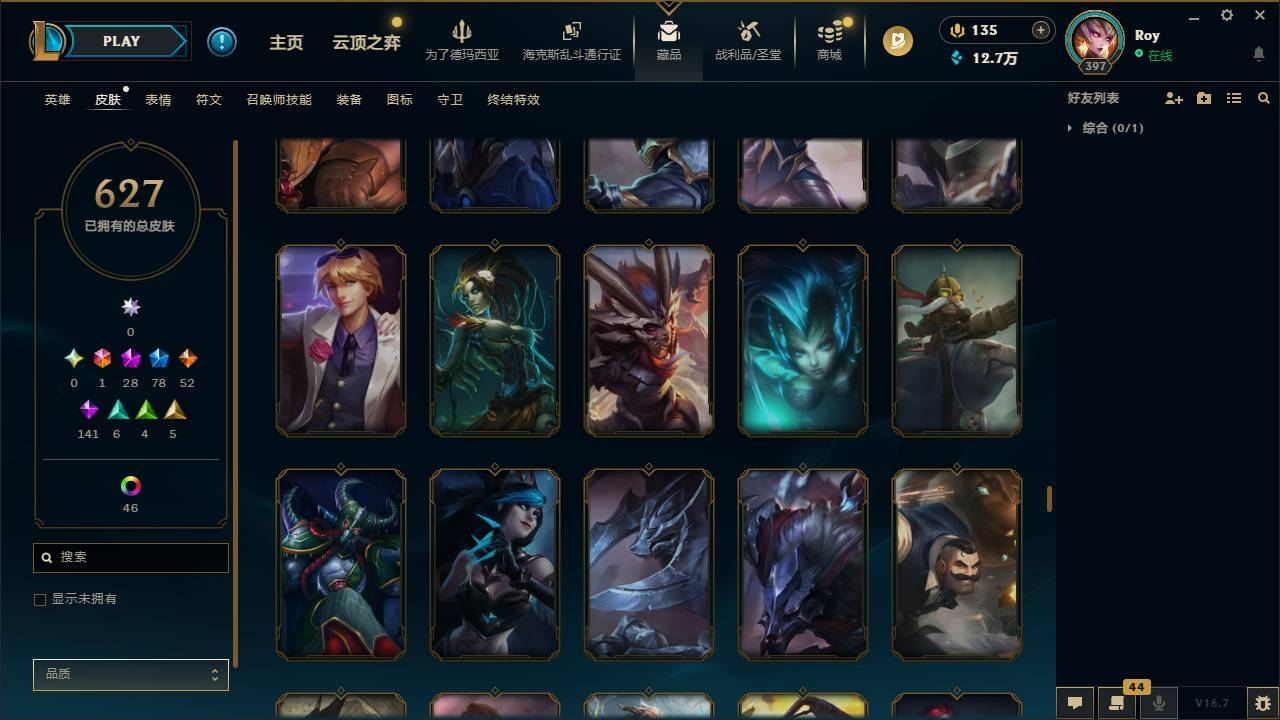Image resolution: width=1280 pixels, height=720 pixels.
Task: Select the 主页 menu item
Action: coord(287,42)
